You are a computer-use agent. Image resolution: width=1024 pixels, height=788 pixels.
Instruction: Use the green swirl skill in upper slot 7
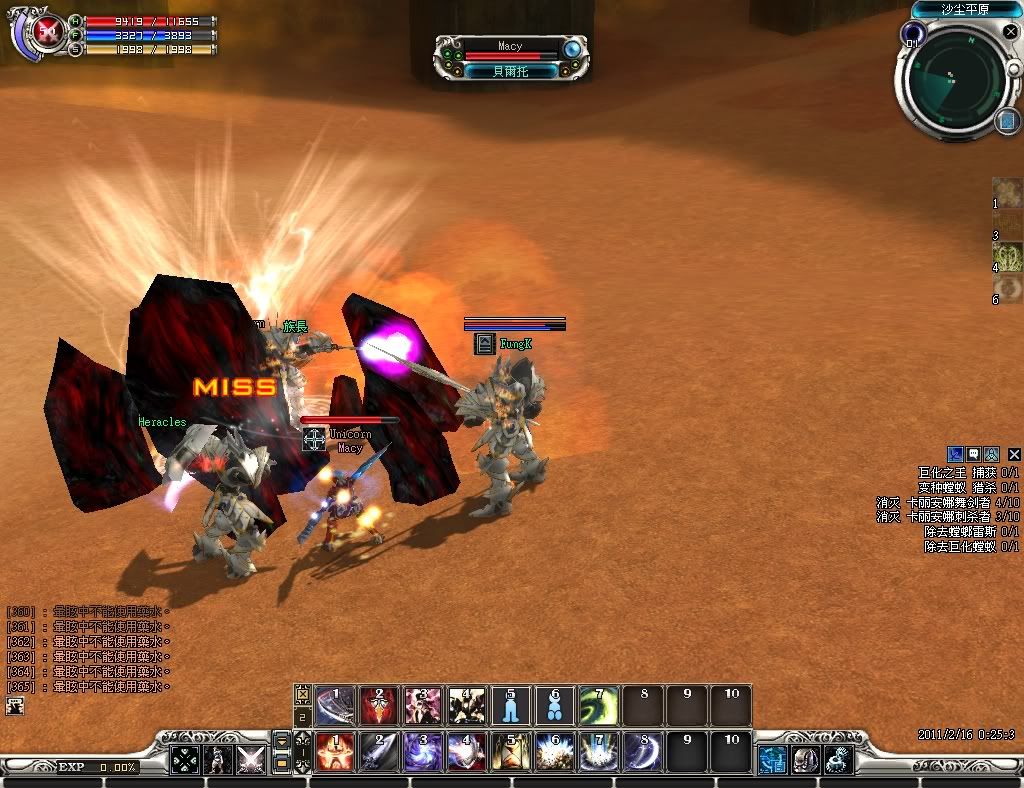(x=599, y=706)
